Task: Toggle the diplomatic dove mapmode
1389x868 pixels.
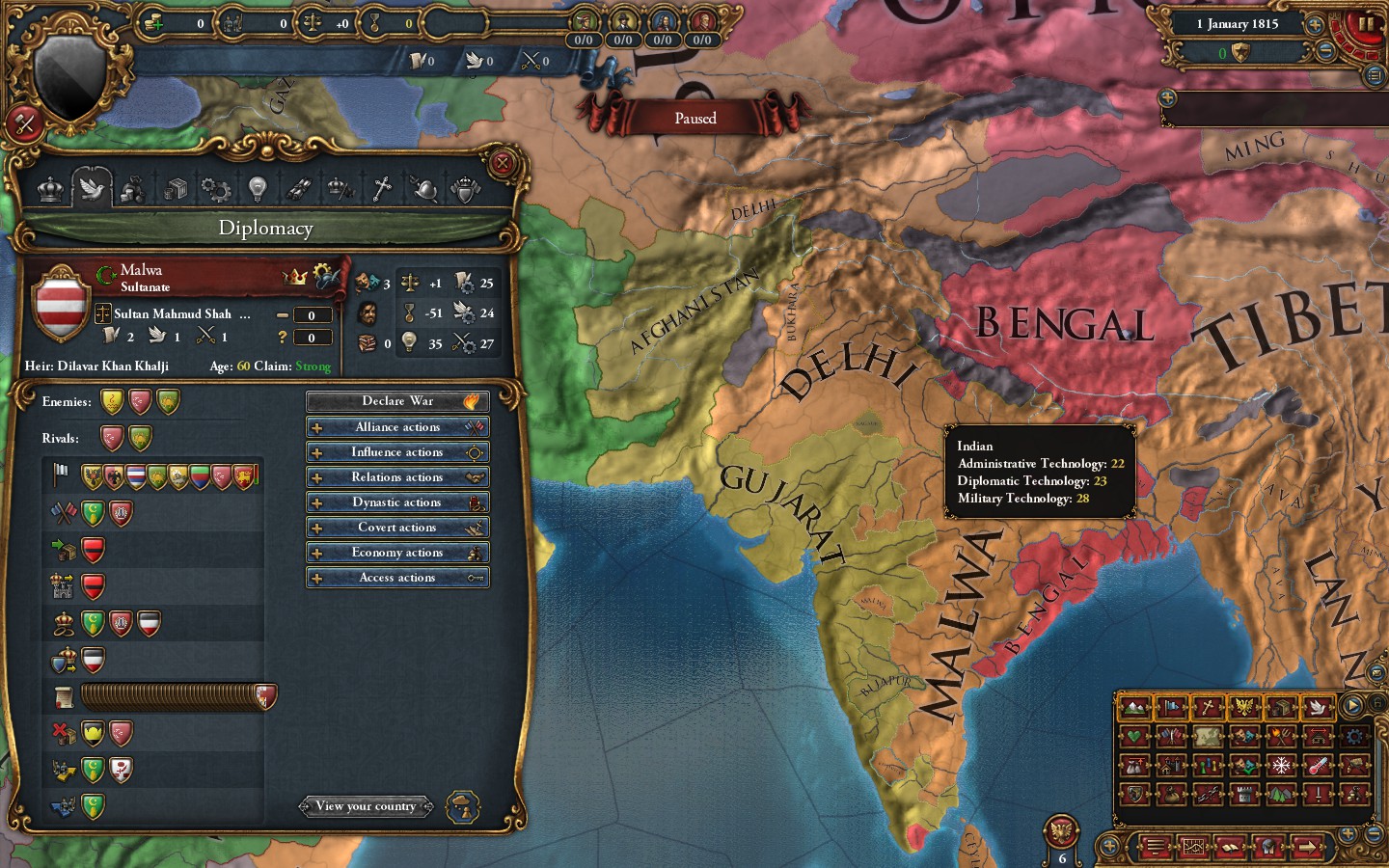Action: coord(1319,709)
